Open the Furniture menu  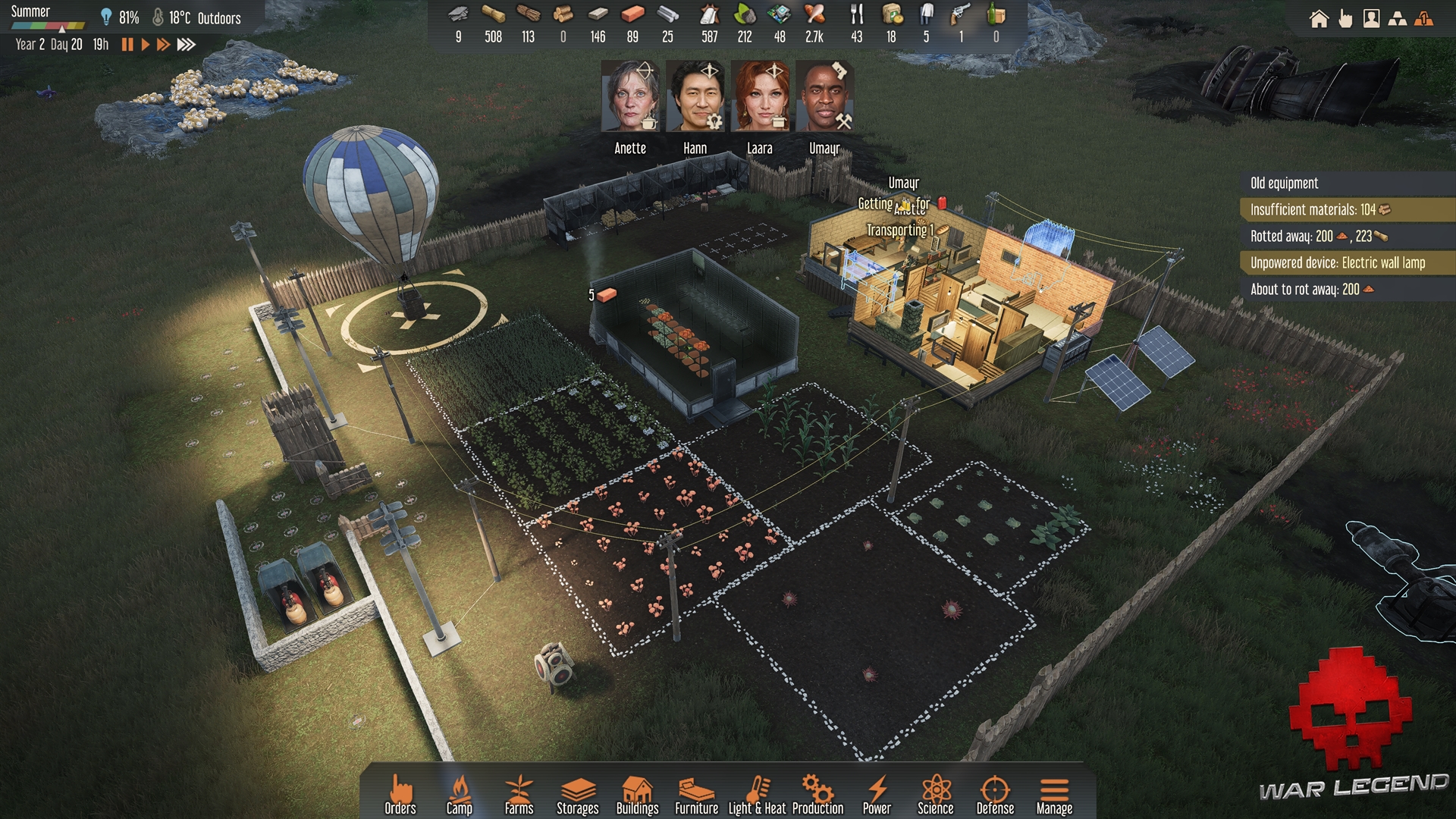696,794
